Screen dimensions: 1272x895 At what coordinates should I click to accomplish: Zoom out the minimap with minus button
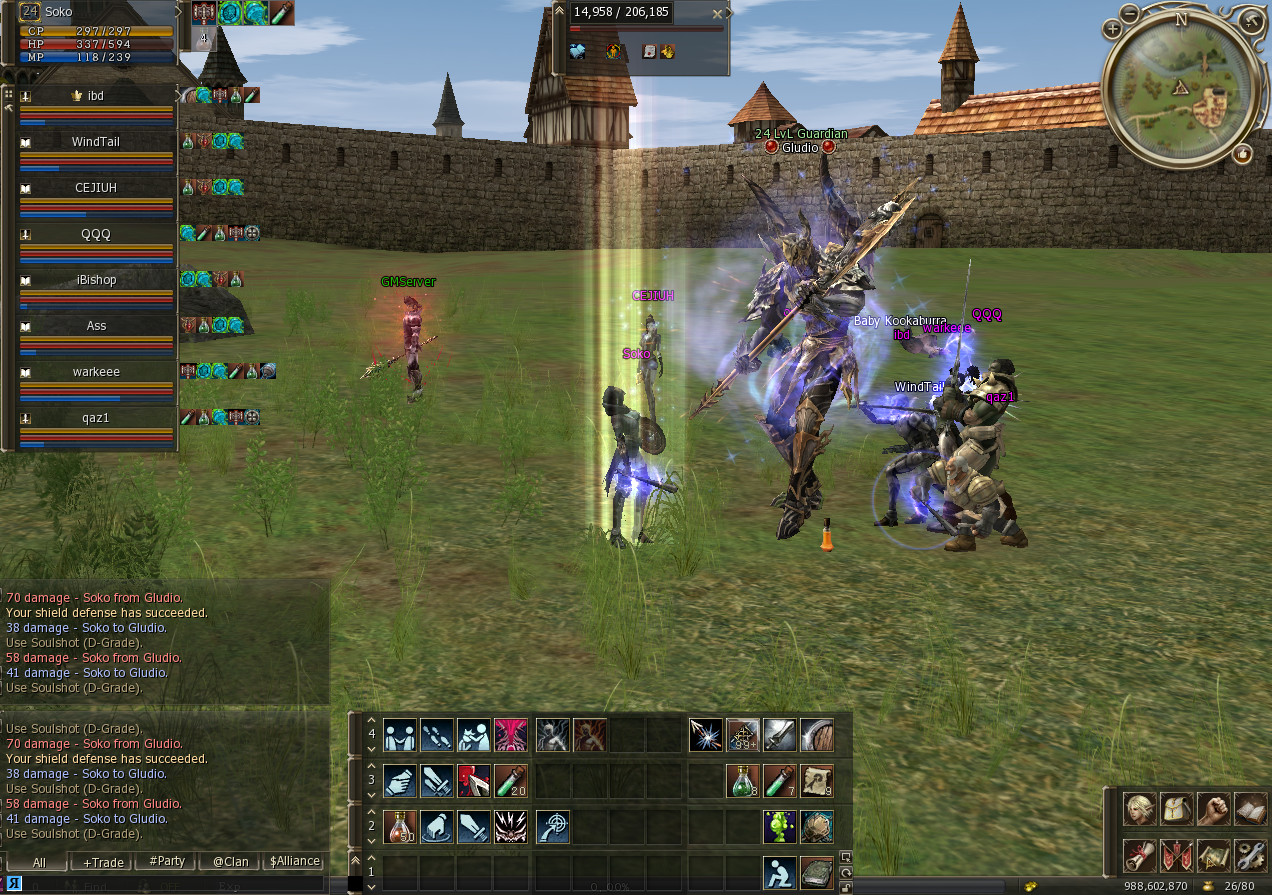click(x=1129, y=14)
